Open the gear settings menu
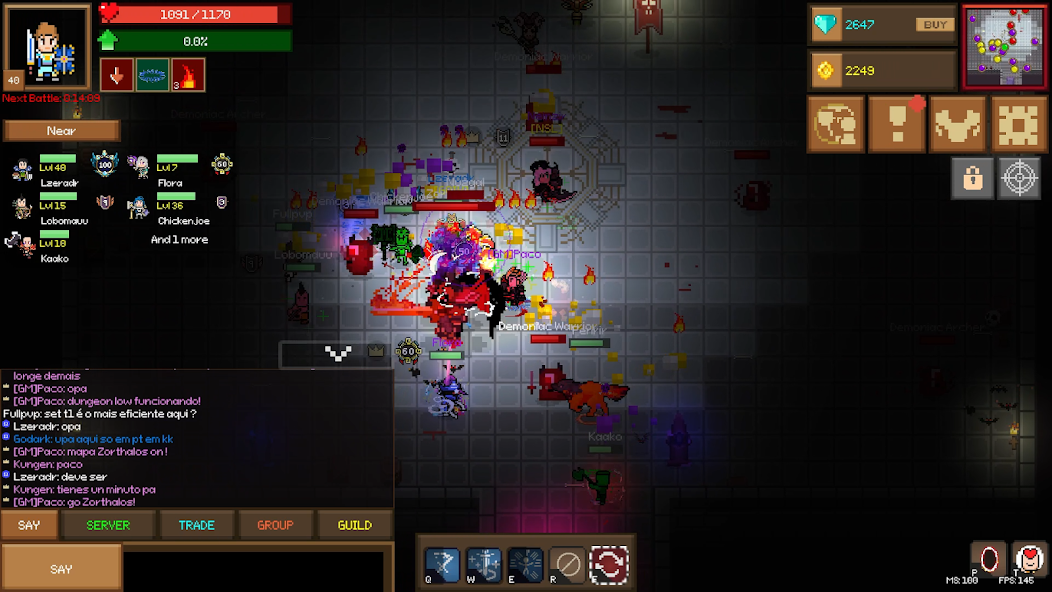The height and width of the screenshot is (592, 1052). (x=1018, y=124)
